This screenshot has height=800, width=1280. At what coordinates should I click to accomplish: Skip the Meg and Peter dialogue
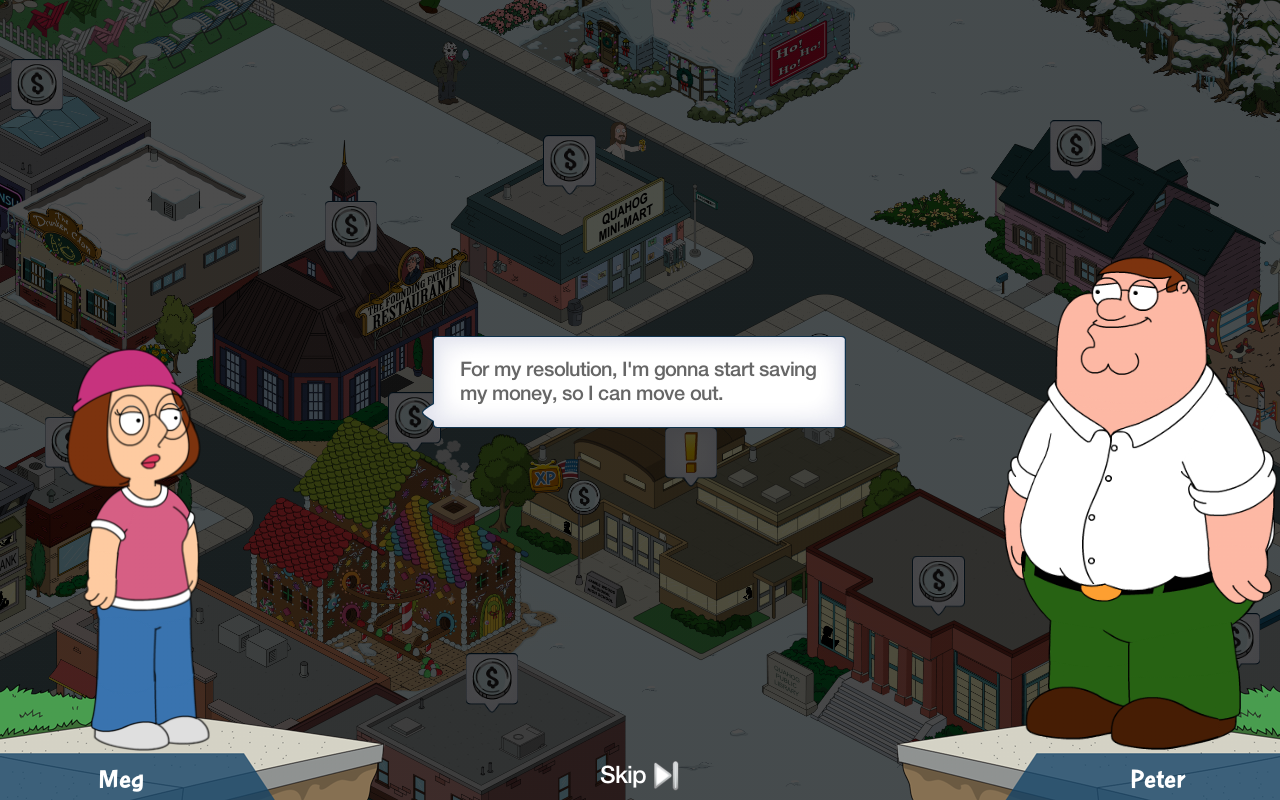pyautogui.click(x=639, y=775)
